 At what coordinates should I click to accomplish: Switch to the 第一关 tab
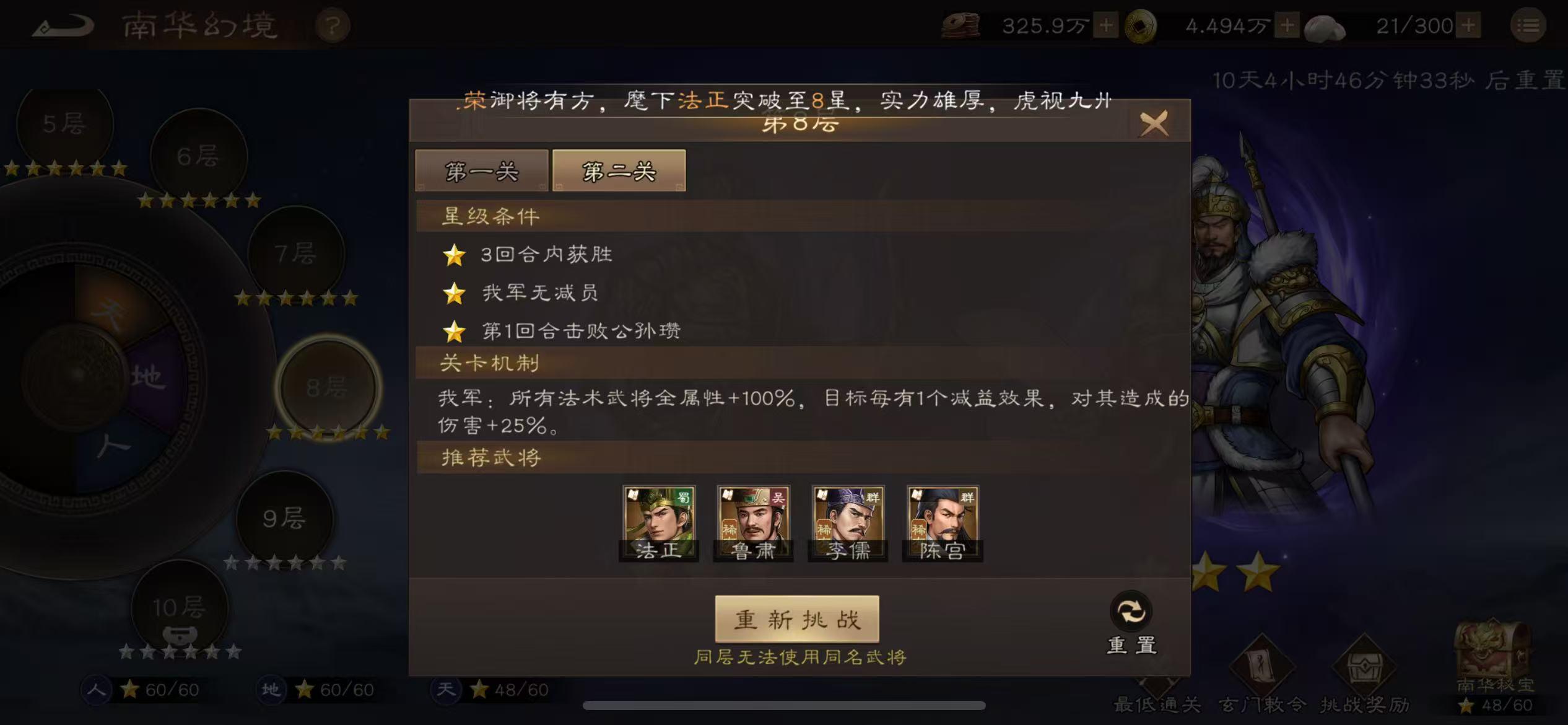[x=482, y=171]
